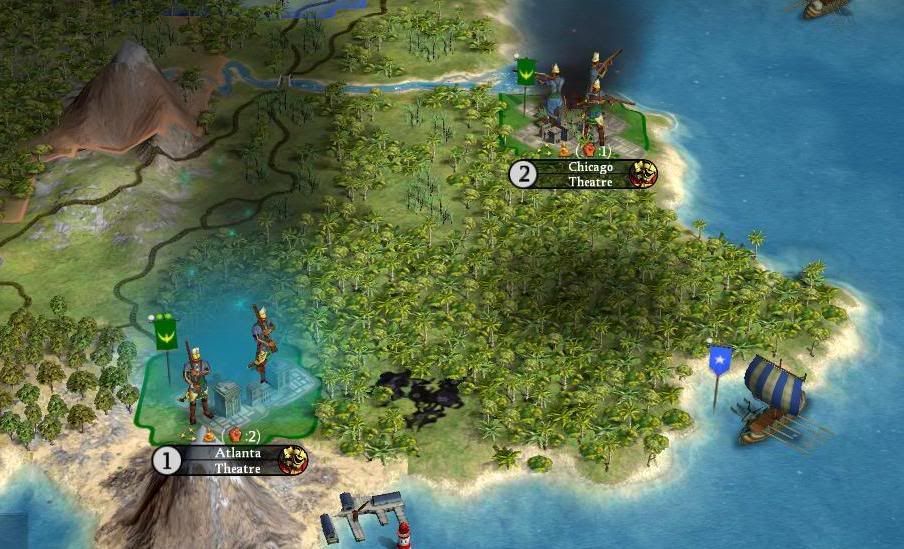The width and height of the screenshot is (904, 549).
Task: Select the galley with the blue star flag
Action: (772, 397)
